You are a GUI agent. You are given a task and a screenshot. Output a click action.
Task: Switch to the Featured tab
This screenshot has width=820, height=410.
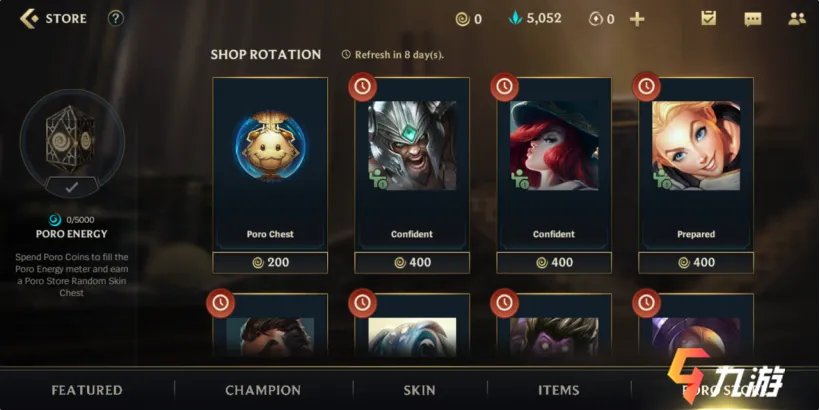pyautogui.click(x=87, y=390)
